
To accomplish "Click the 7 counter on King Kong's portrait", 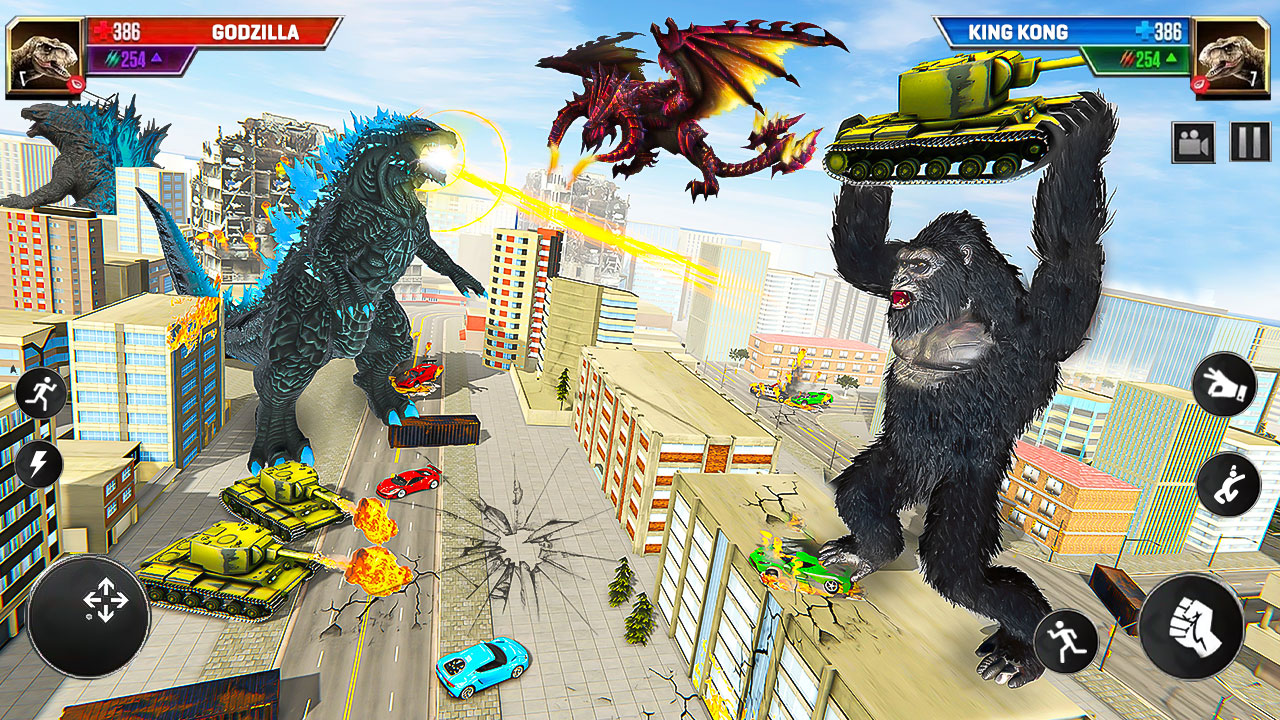I will [x=1253, y=79].
